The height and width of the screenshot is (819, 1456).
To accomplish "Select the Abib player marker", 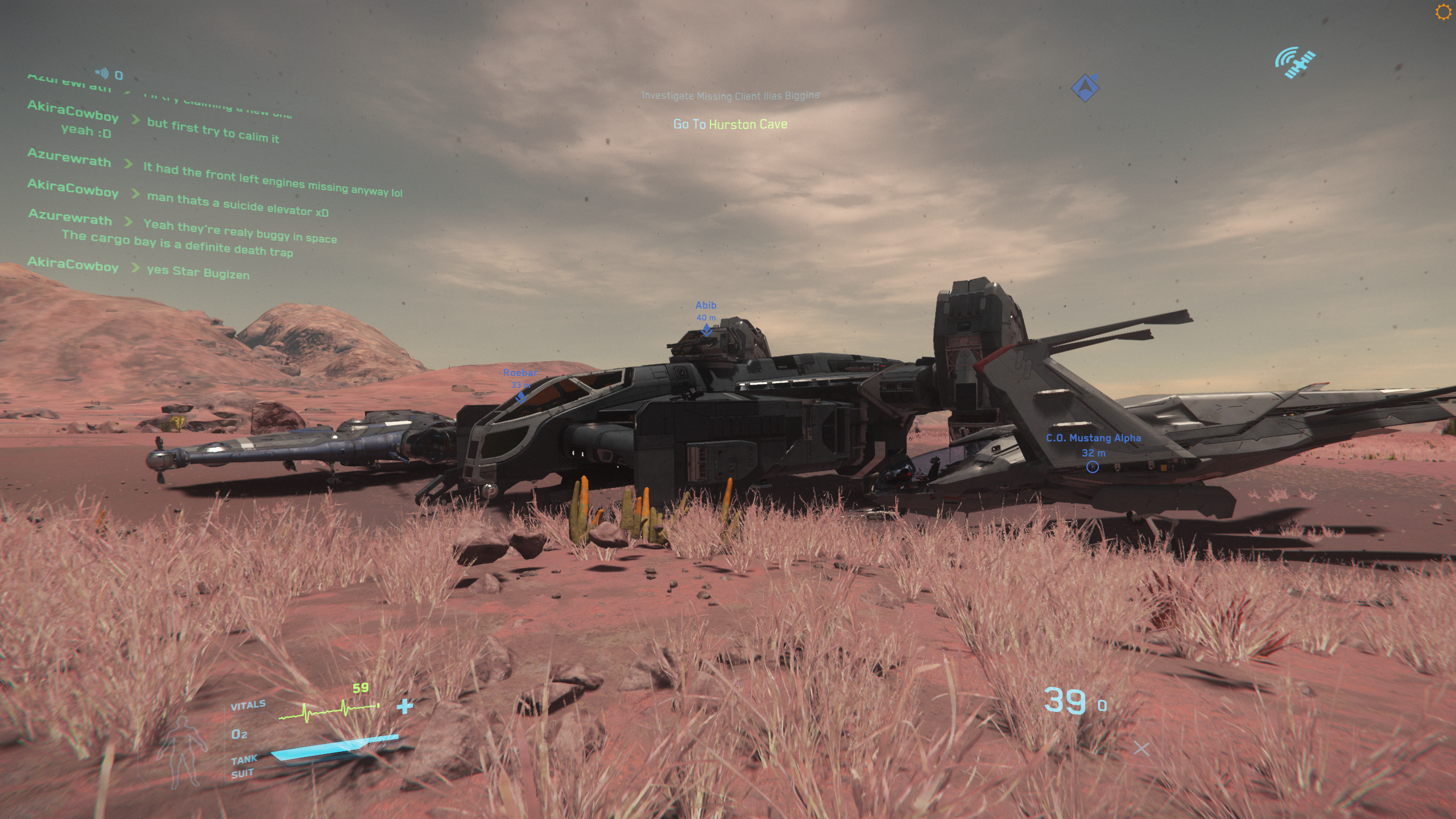I will click(x=706, y=329).
